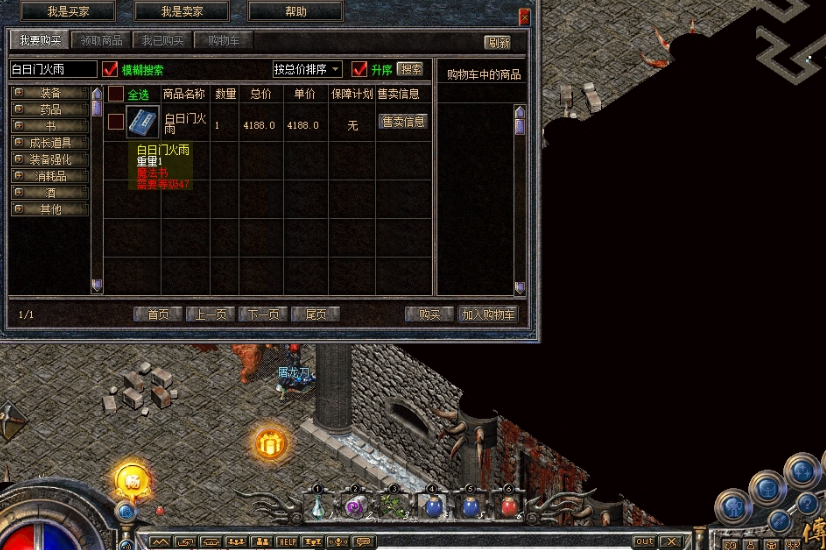
Task: Open the 我是卖家 seller menu
Action: (x=180, y=12)
